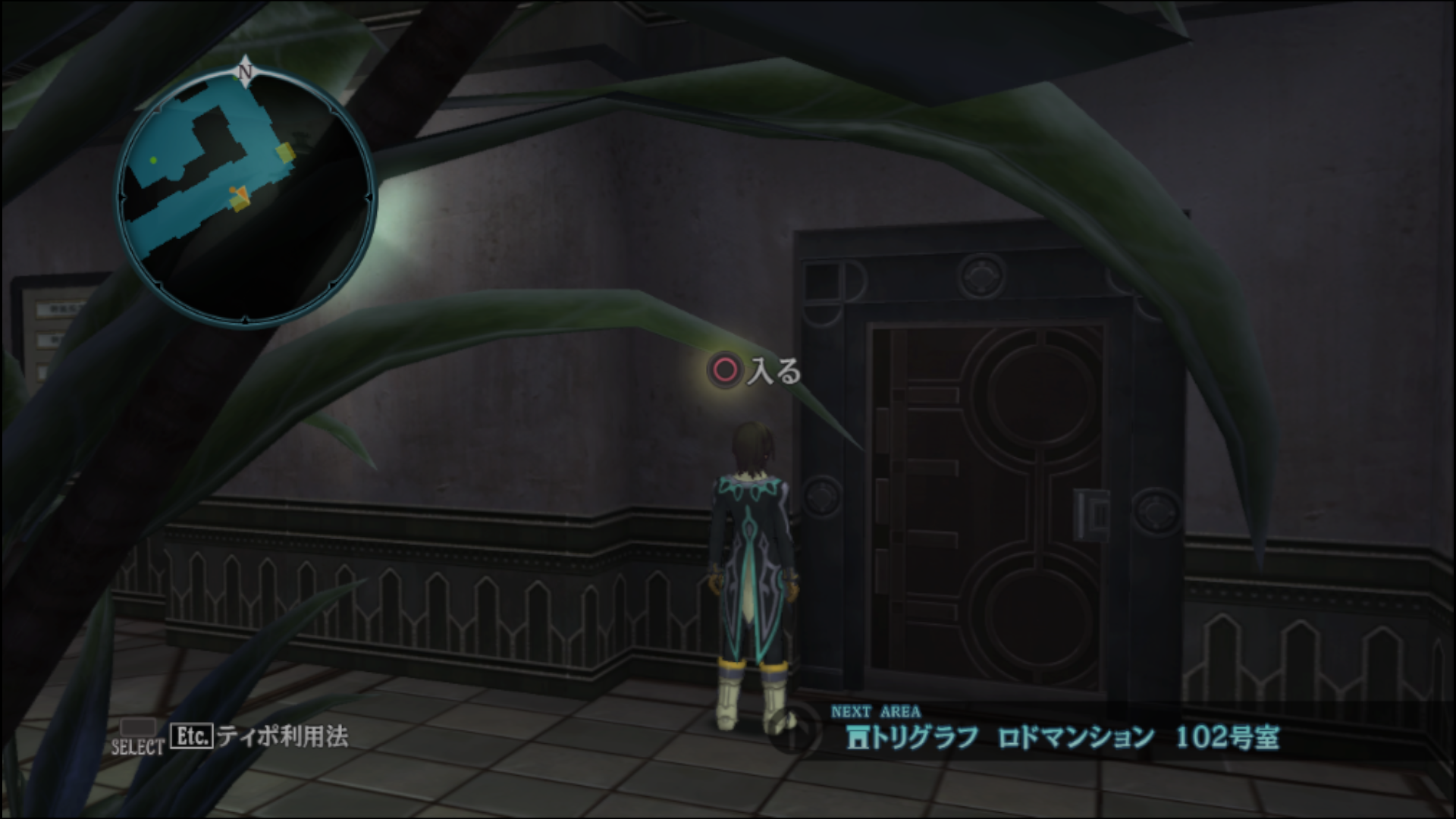
Task: Select the ティポ利用法 Etc. hint label
Action: tap(282, 736)
